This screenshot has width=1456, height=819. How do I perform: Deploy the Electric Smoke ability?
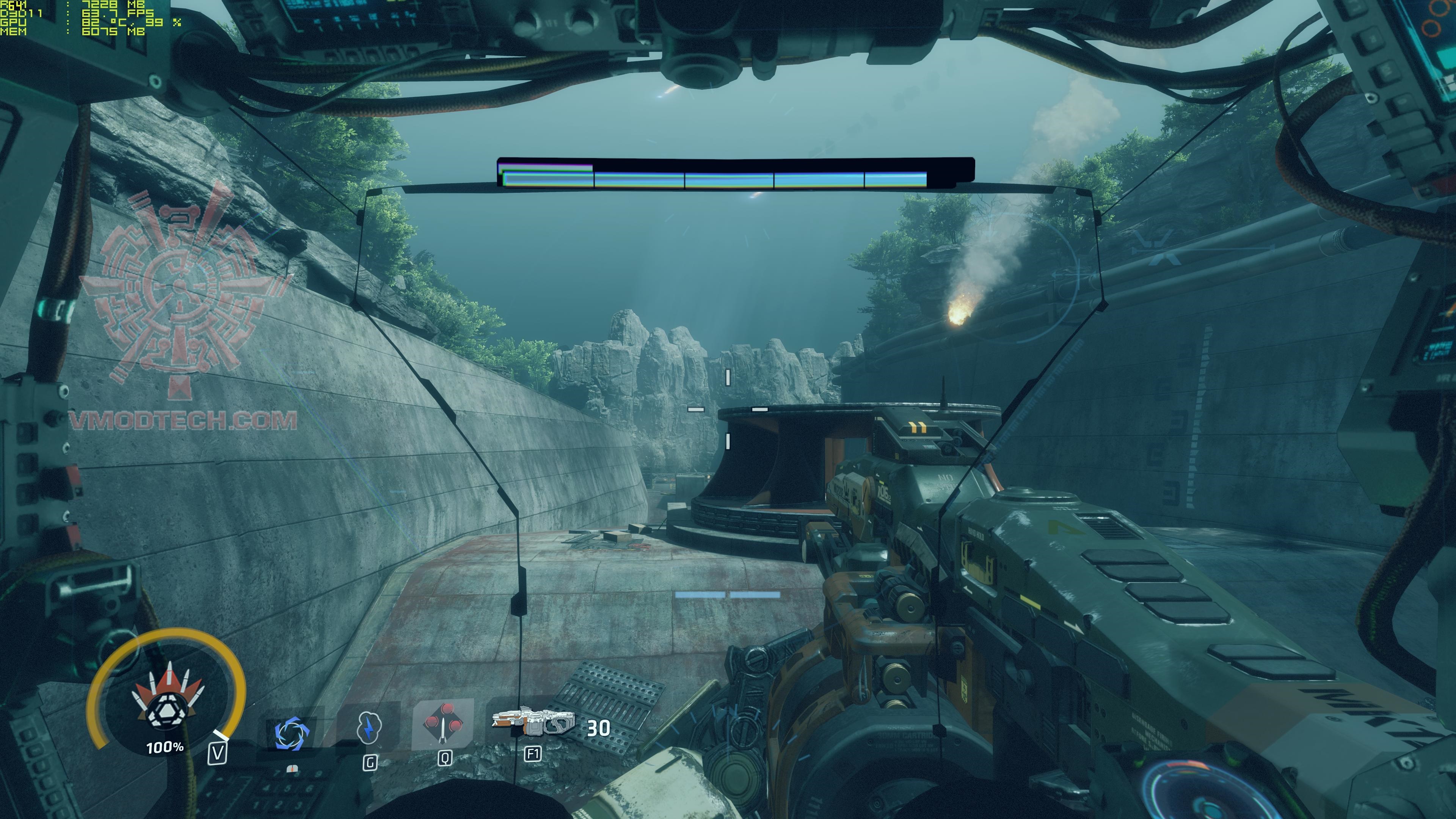[369, 728]
